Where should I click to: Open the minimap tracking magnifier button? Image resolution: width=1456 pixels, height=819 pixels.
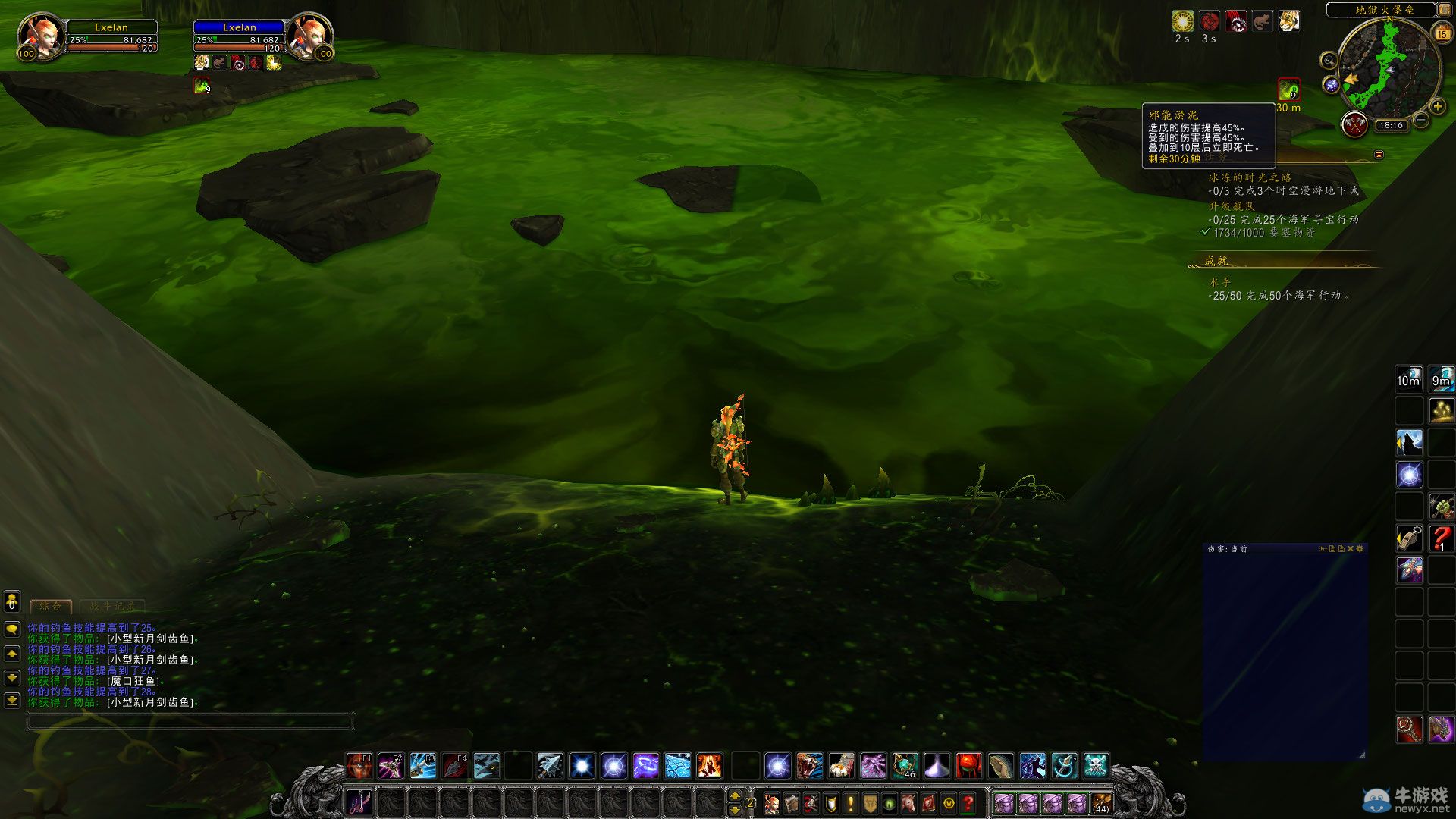(1328, 61)
